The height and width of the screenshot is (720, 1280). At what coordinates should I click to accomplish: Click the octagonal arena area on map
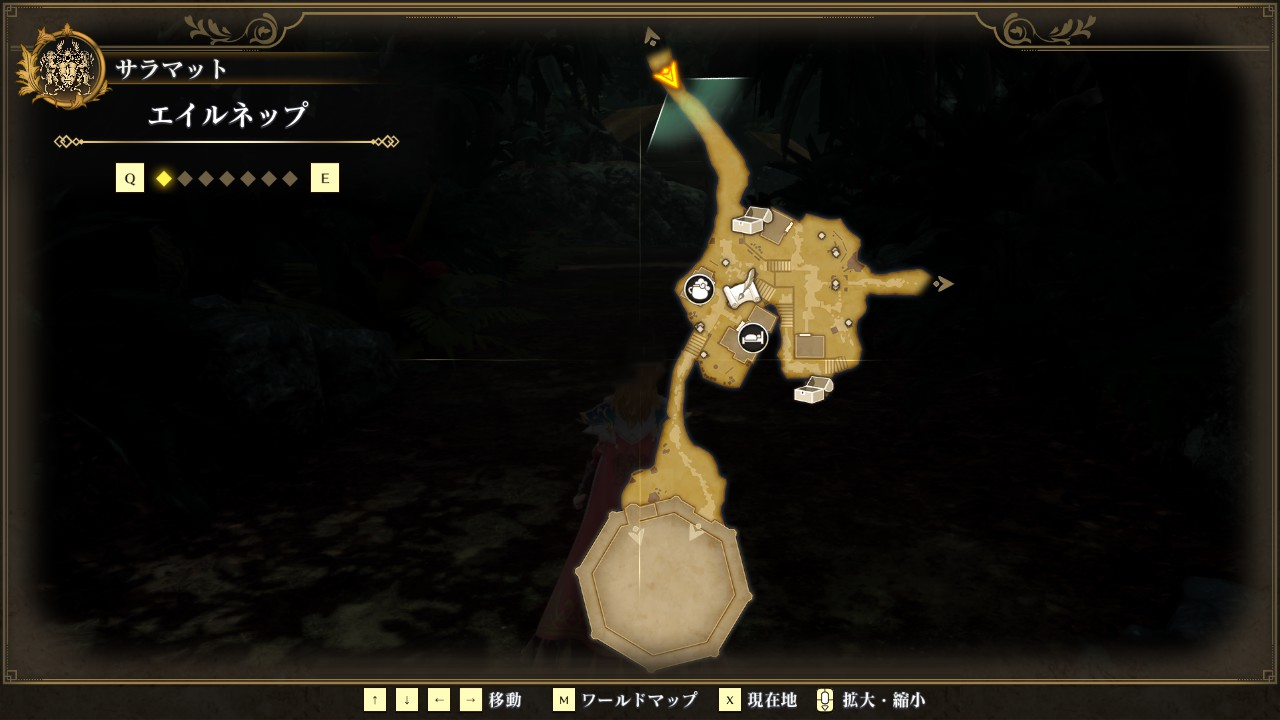tap(663, 583)
